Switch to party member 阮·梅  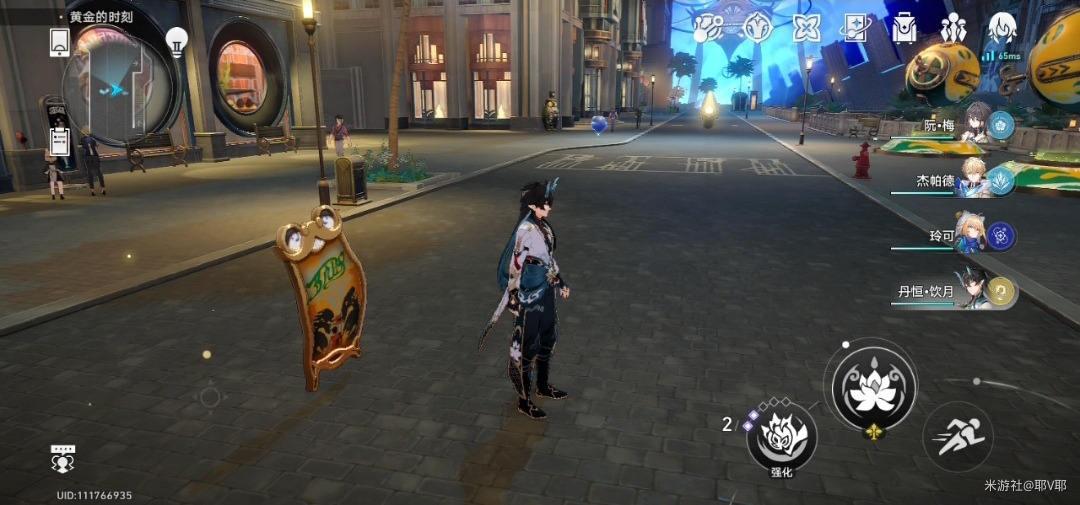[x=975, y=126]
